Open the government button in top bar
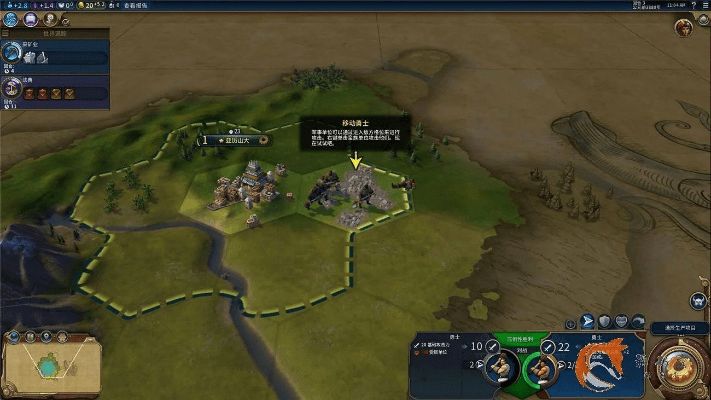The width and height of the screenshot is (711, 400). [48, 19]
